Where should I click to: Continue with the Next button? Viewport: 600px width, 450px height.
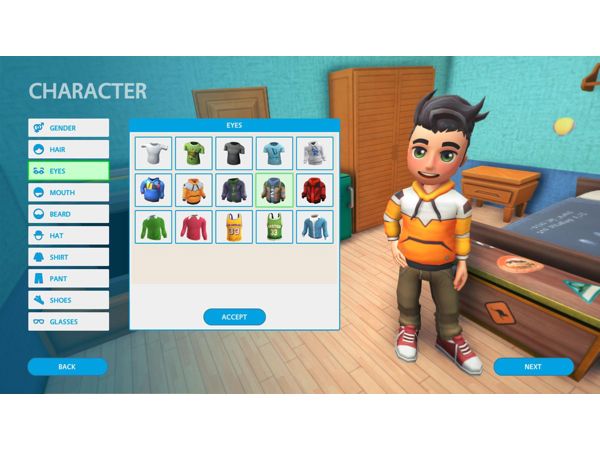pos(533,367)
